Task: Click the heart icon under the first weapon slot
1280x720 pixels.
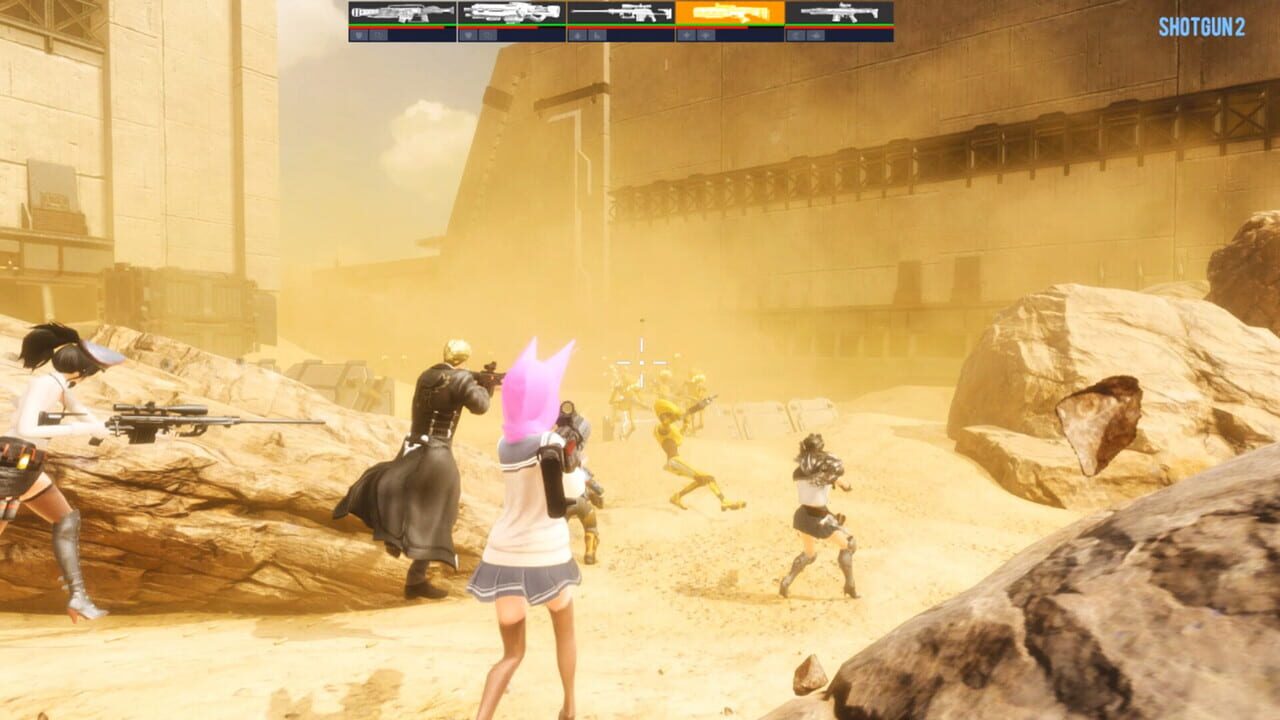Action: tap(356, 33)
